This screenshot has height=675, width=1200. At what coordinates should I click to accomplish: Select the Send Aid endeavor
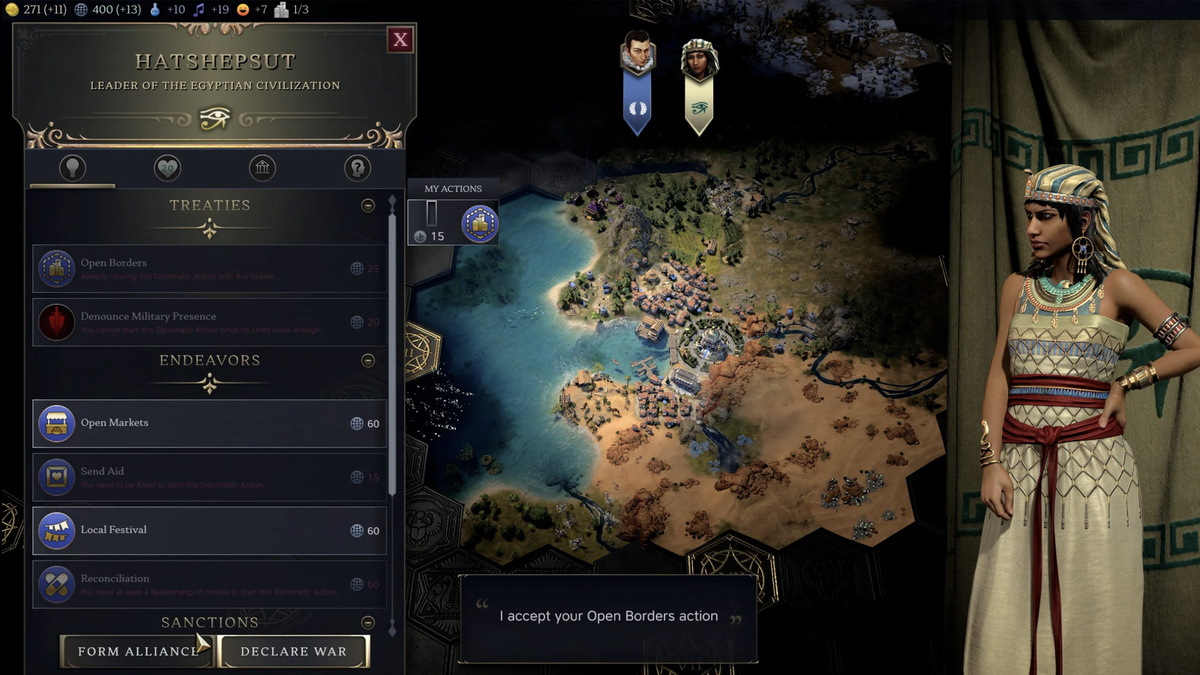(210, 477)
